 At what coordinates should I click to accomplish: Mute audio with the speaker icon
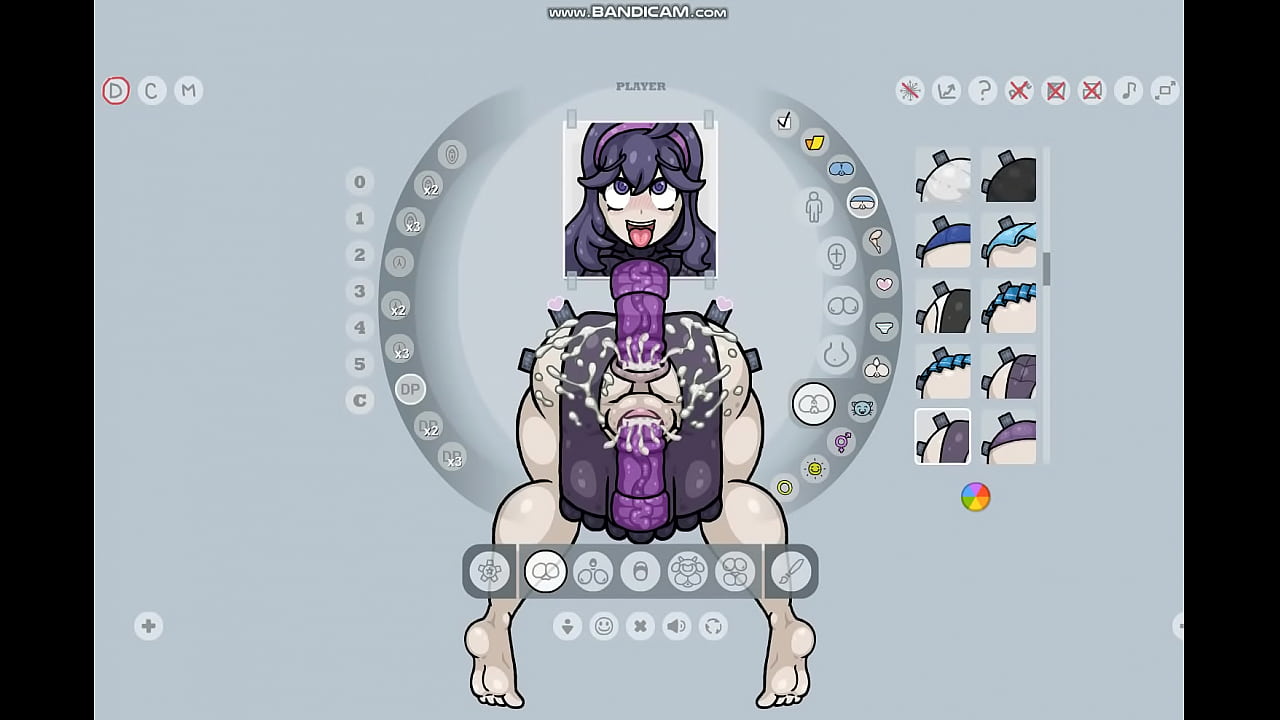pyautogui.click(x=676, y=626)
